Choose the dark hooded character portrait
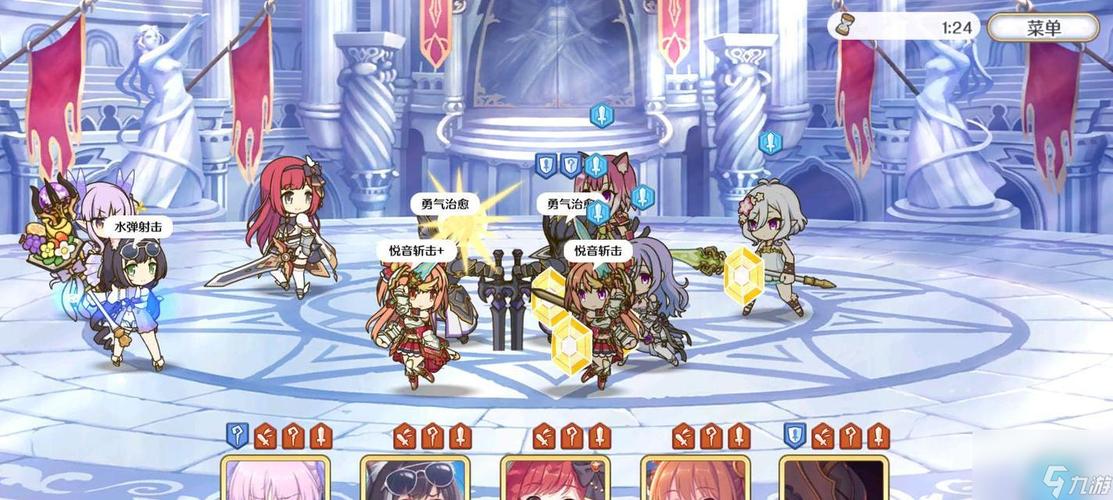1113x500 pixels. tap(833, 480)
